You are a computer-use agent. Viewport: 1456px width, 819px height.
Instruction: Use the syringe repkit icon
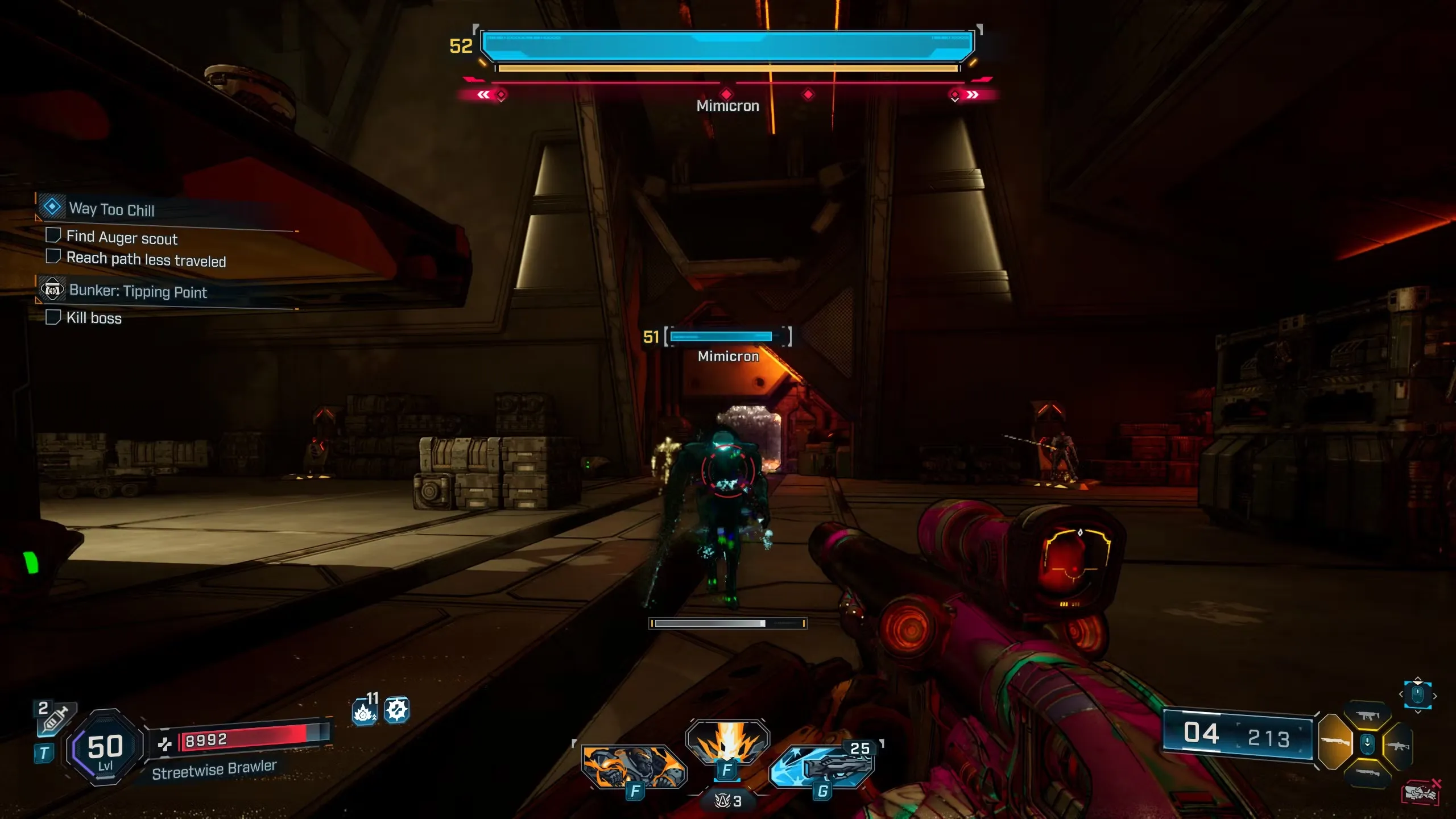coord(56,719)
